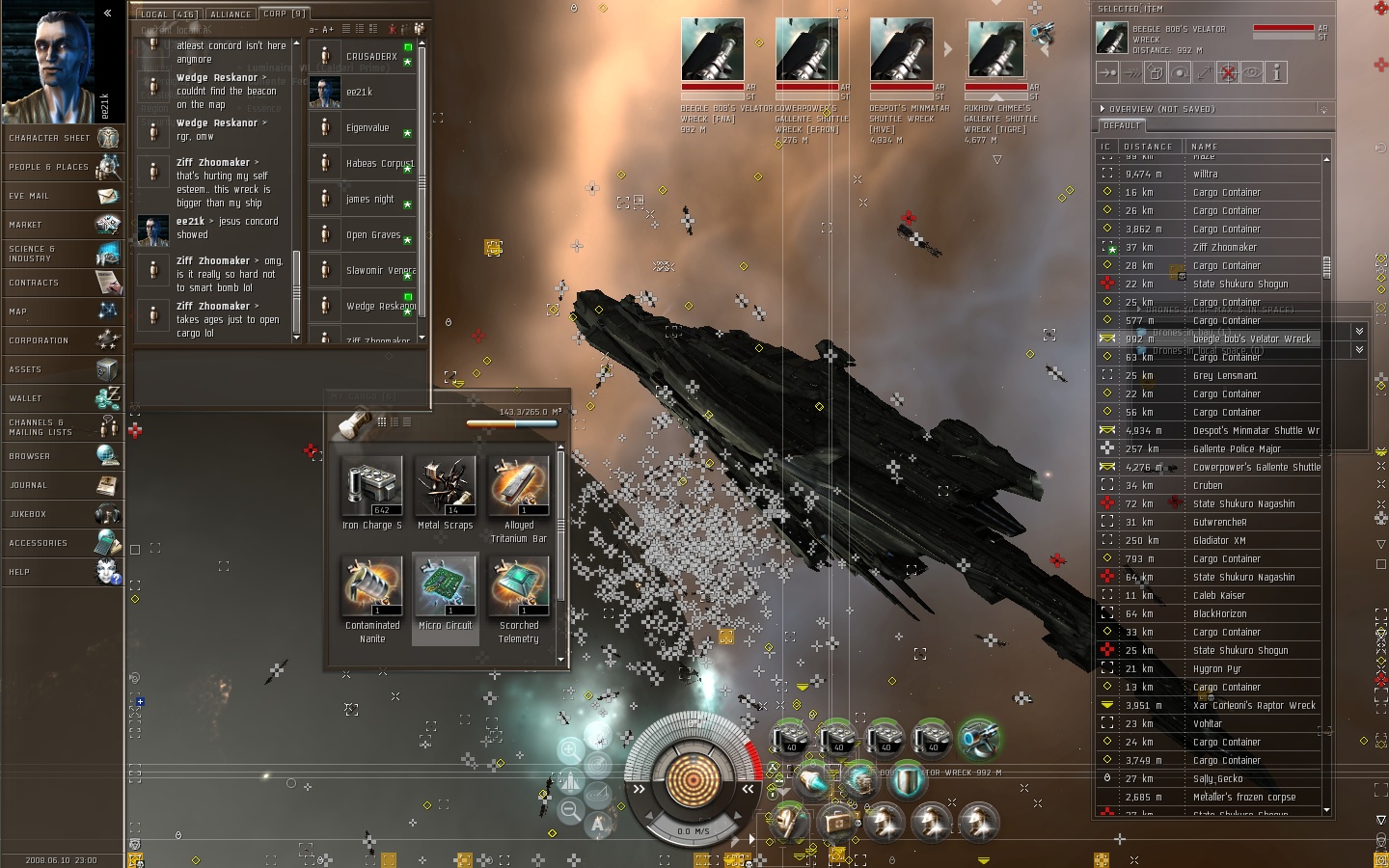
Task: Open the Journal
Action: pos(63,485)
